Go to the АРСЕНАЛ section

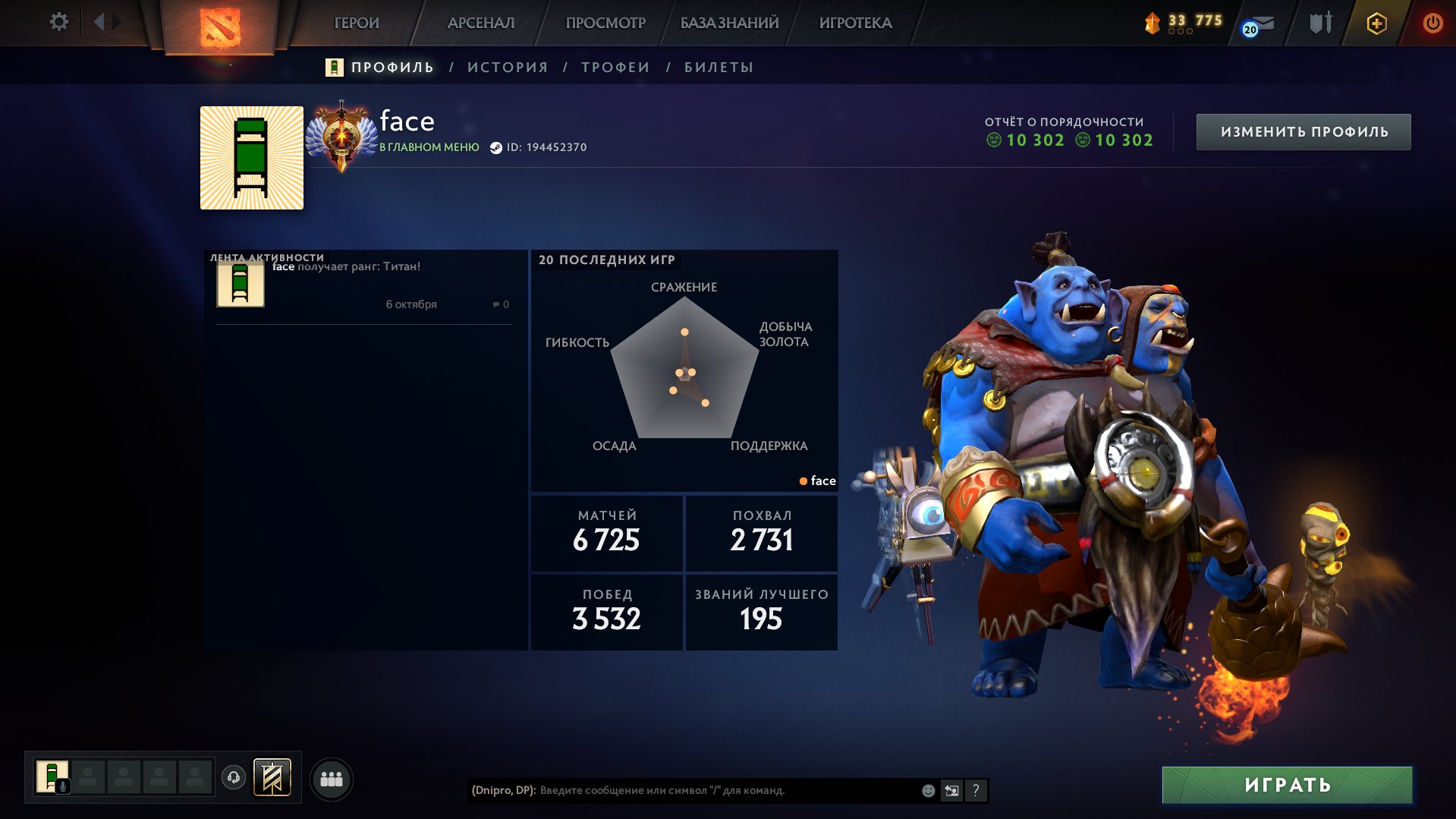coord(481,23)
